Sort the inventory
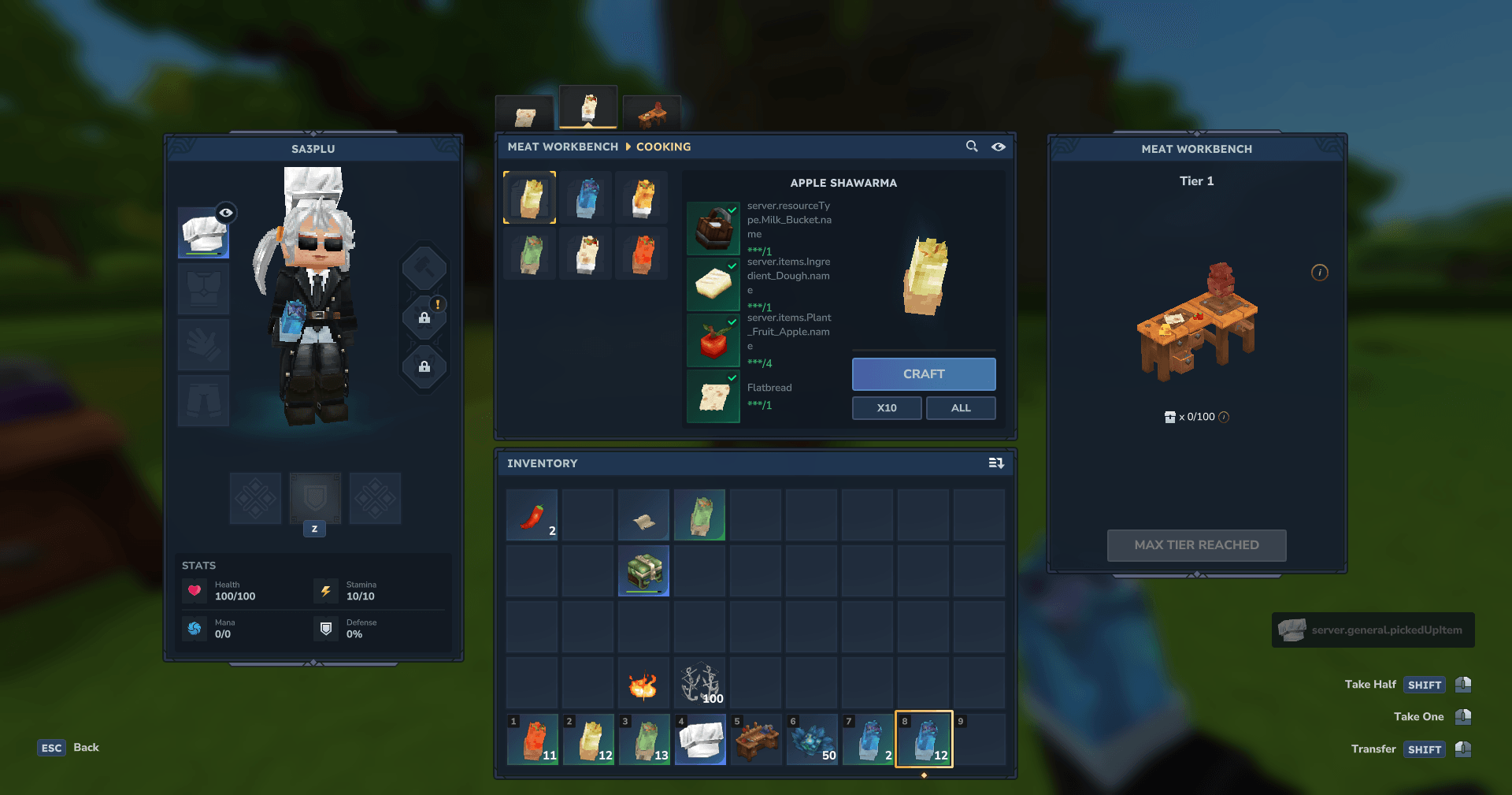 tap(995, 463)
